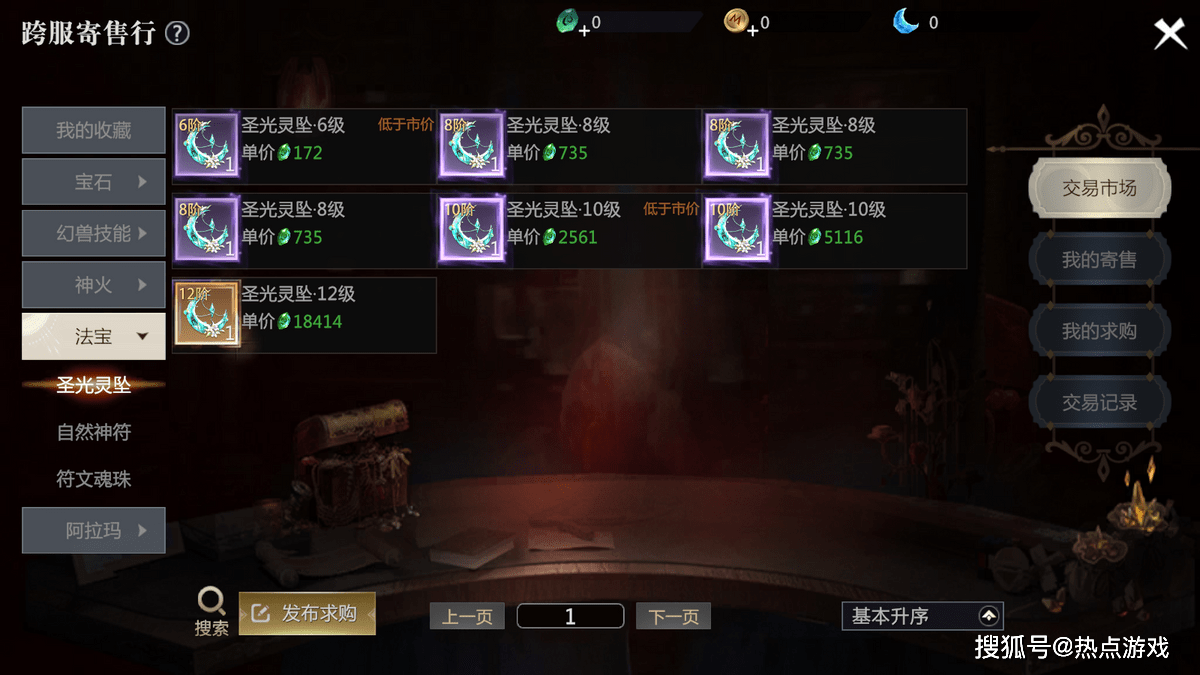
Task: Select 自然神符 subcategory
Action: click(x=94, y=433)
